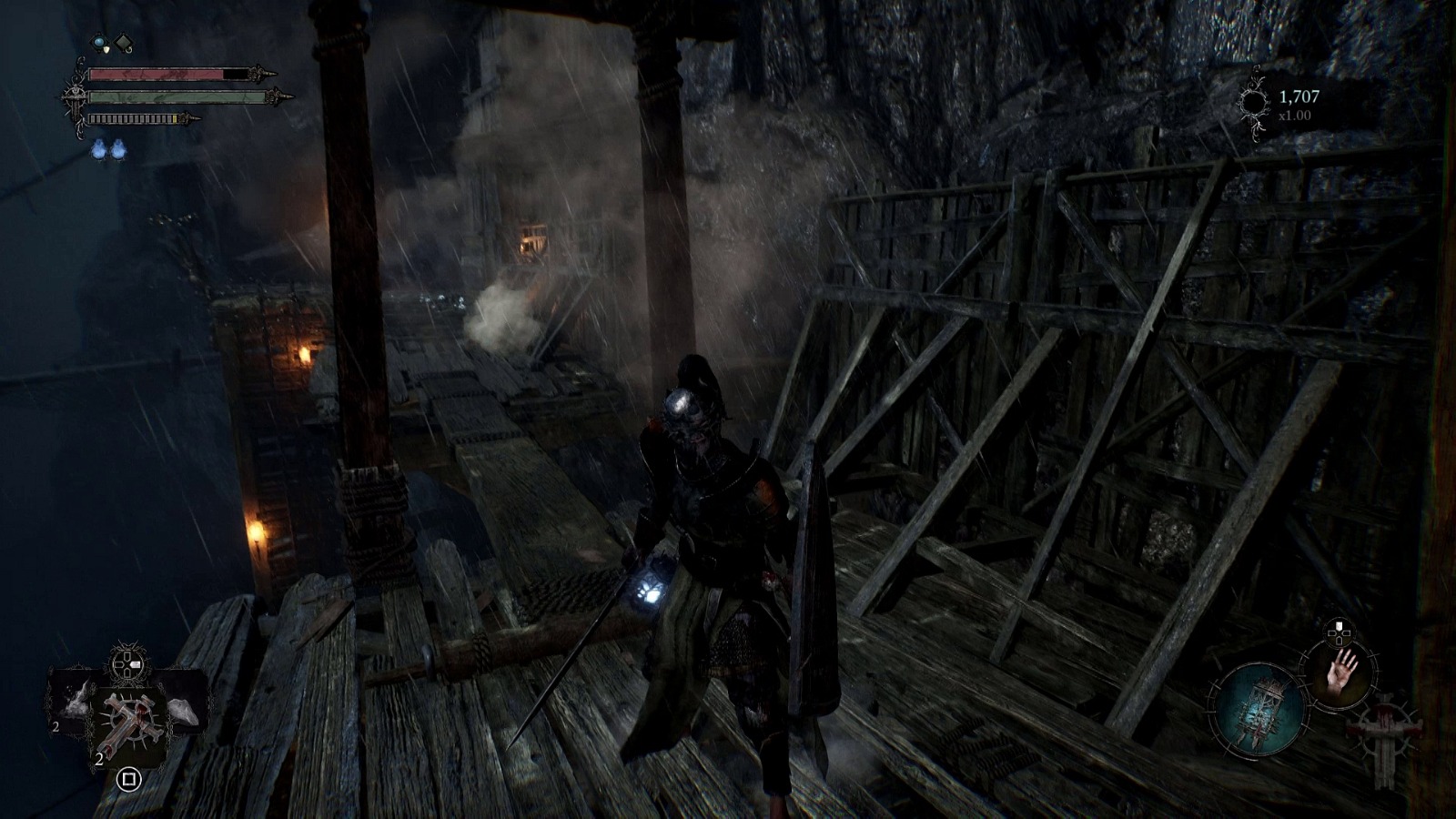Tap the second blue spirit charge icon
Screen dimensions: 1456x819
[x=118, y=149]
